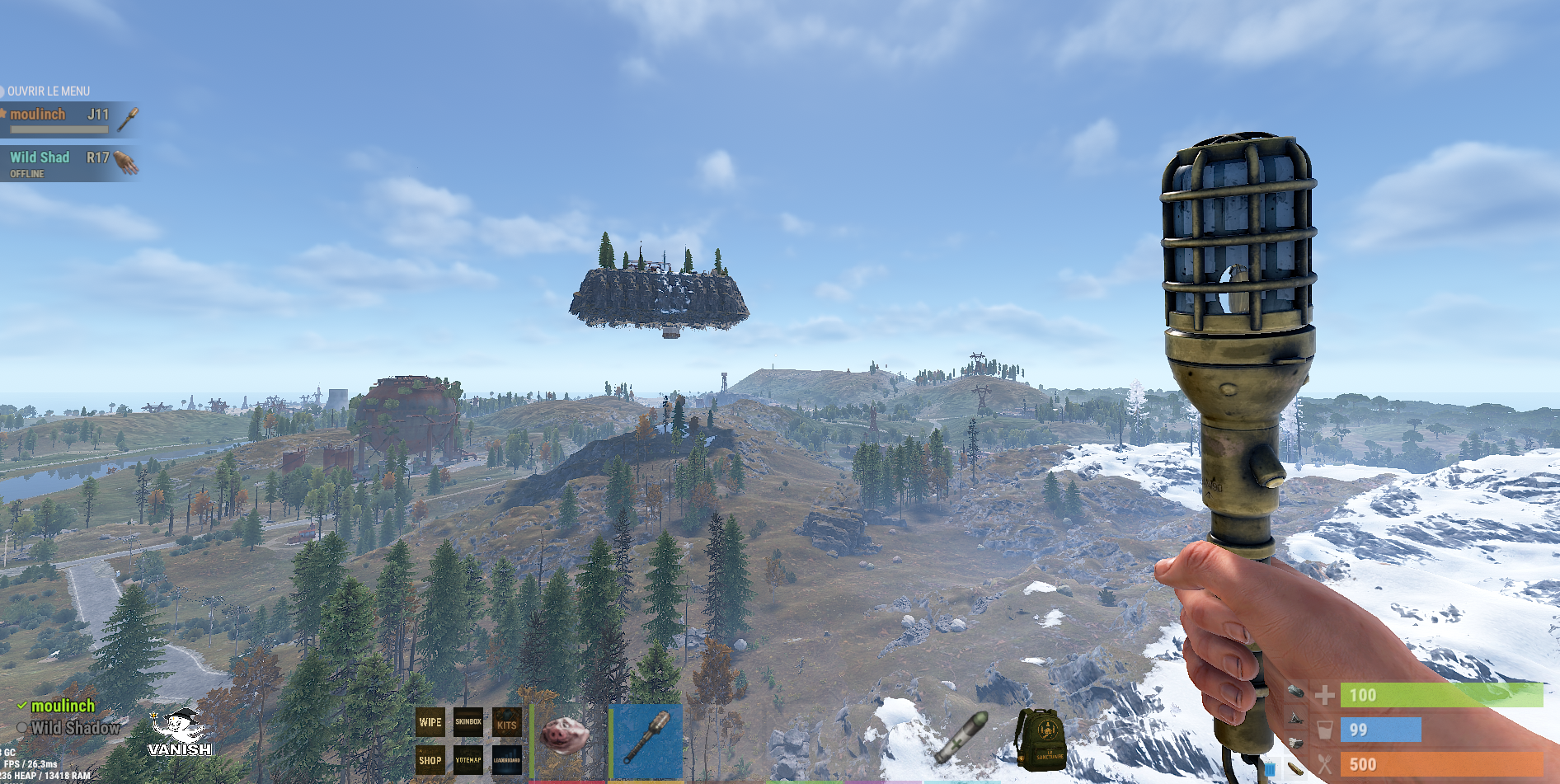This screenshot has width=1560, height=784.
Task: Open the KITS menu
Action: click(506, 723)
